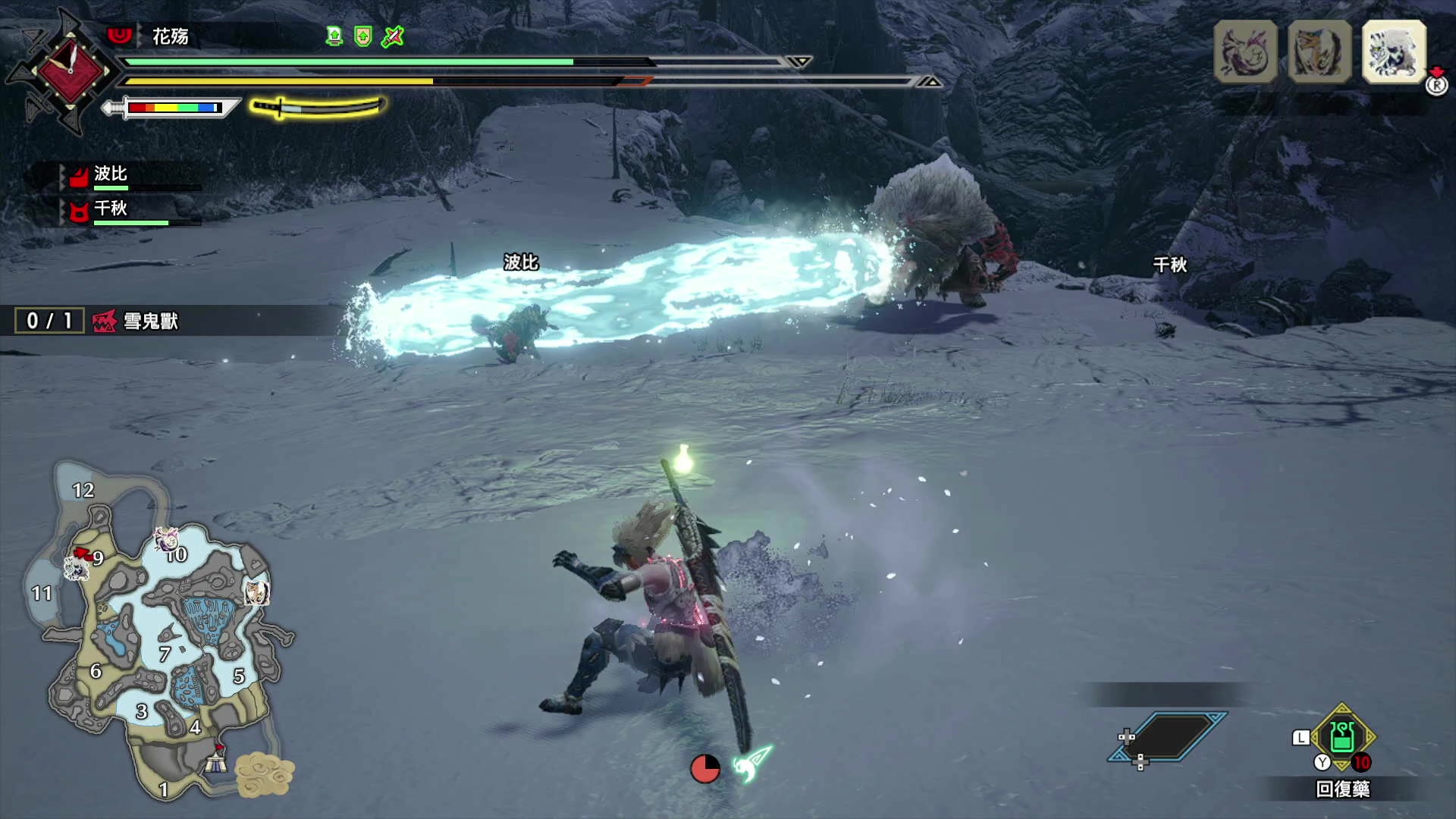The width and height of the screenshot is (1456, 819).
Task: Select the 回復藥 potion item slot
Action: 1341,737
